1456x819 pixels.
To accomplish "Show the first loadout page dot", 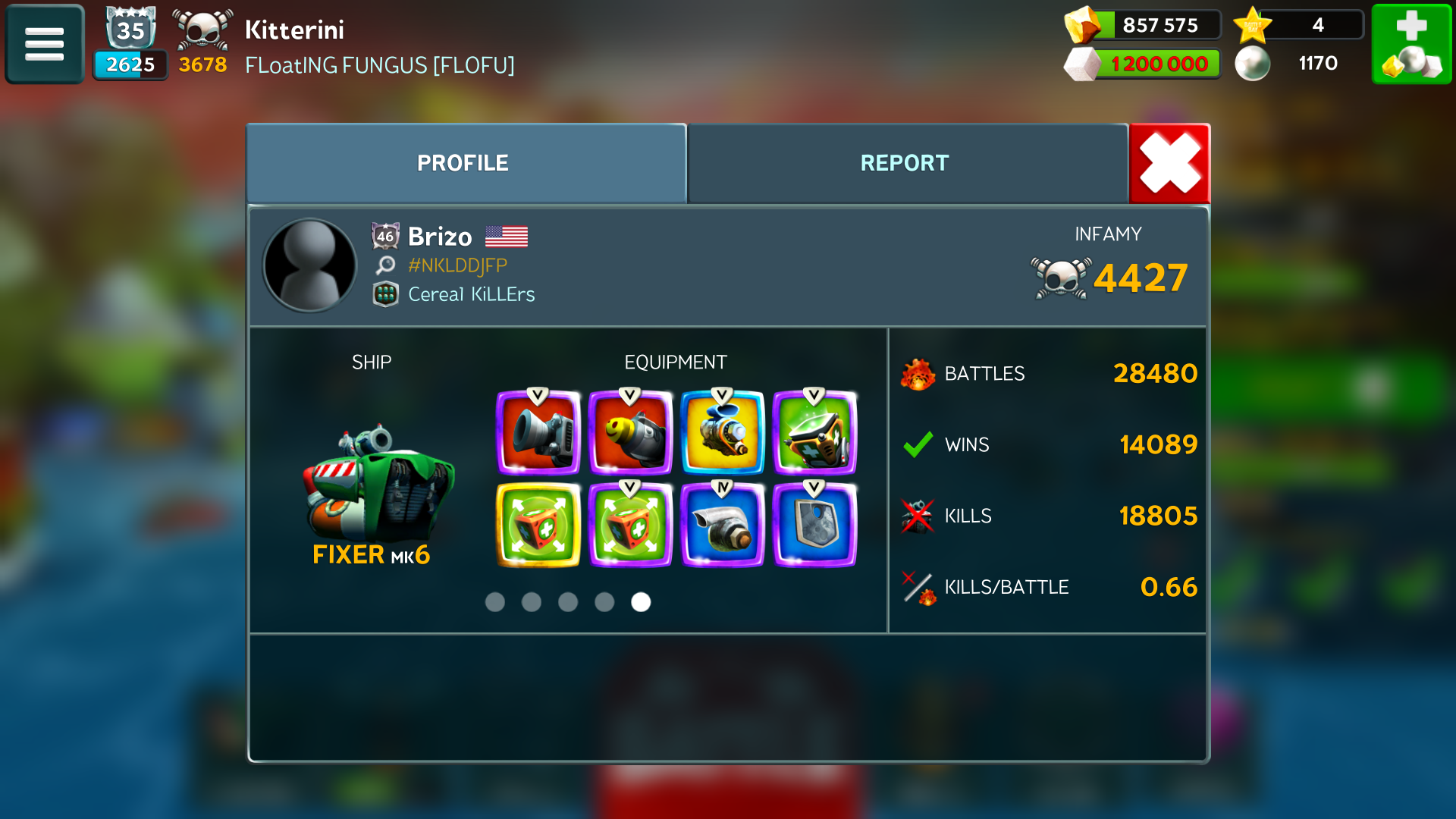I will tap(495, 602).
